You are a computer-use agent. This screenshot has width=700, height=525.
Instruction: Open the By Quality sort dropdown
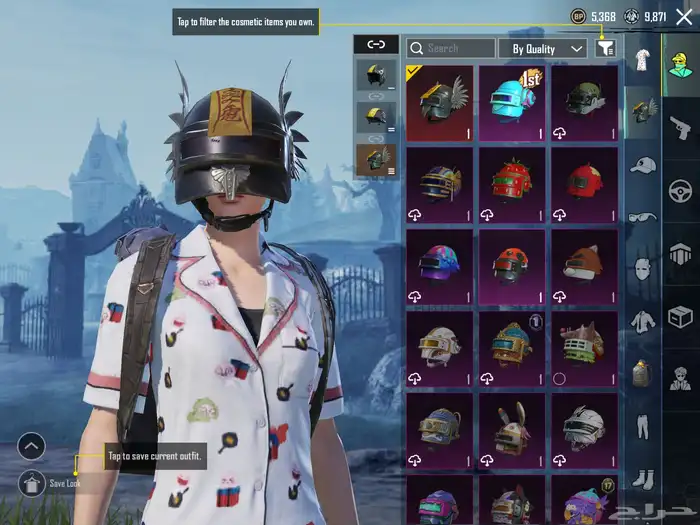(x=543, y=48)
